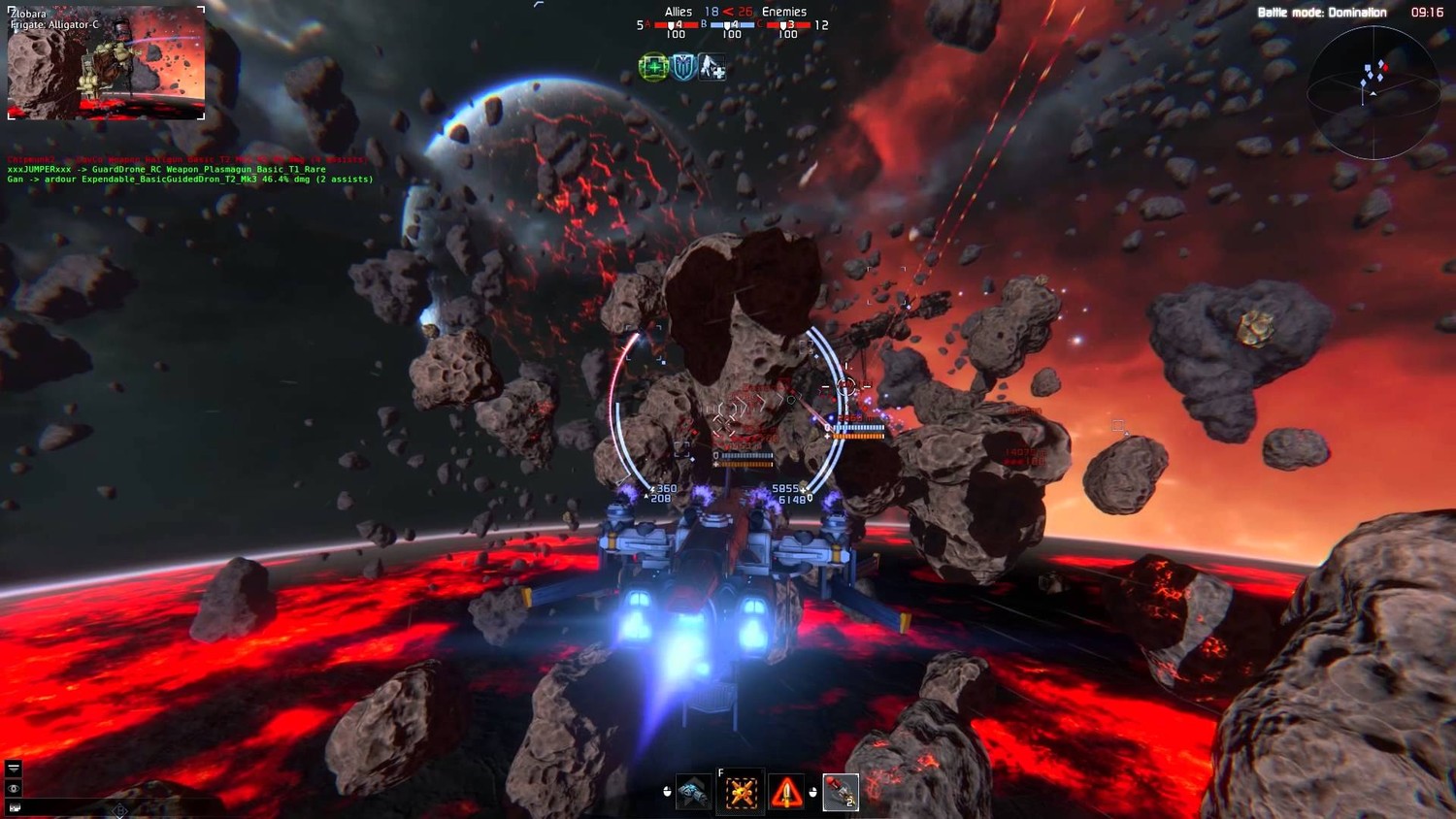Viewport: 1456px width, 819px height.
Task: Open the circular radar minimap
Action: click(x=1373, y=93)
